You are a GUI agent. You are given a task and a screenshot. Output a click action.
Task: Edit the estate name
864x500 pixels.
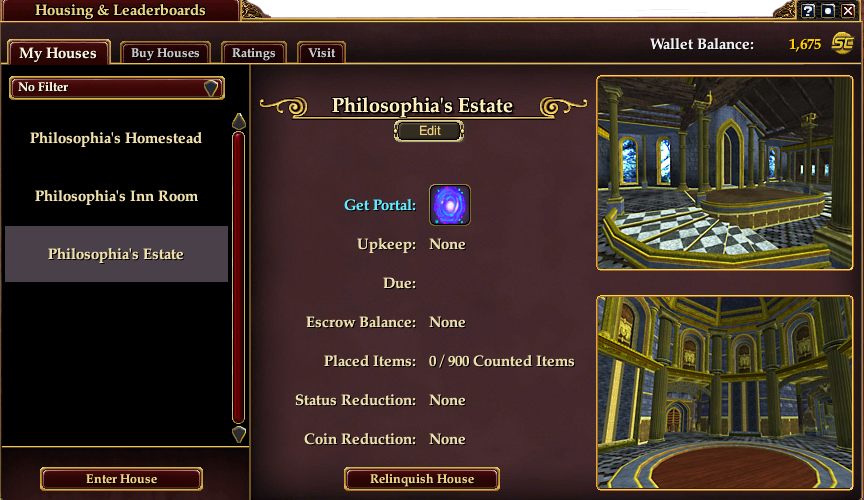(x=429, y=131)
